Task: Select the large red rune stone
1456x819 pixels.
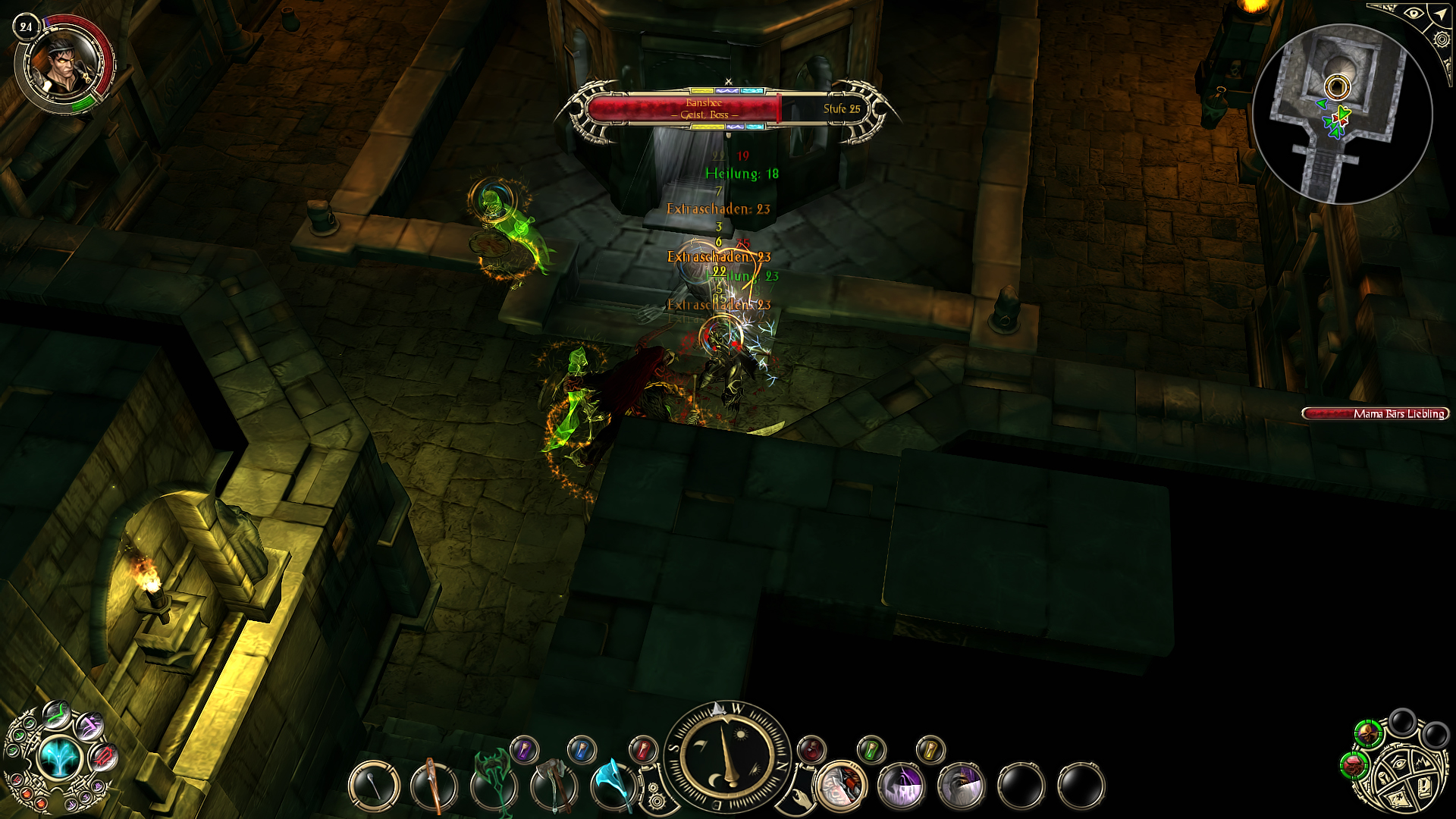Action: point(103,756)
